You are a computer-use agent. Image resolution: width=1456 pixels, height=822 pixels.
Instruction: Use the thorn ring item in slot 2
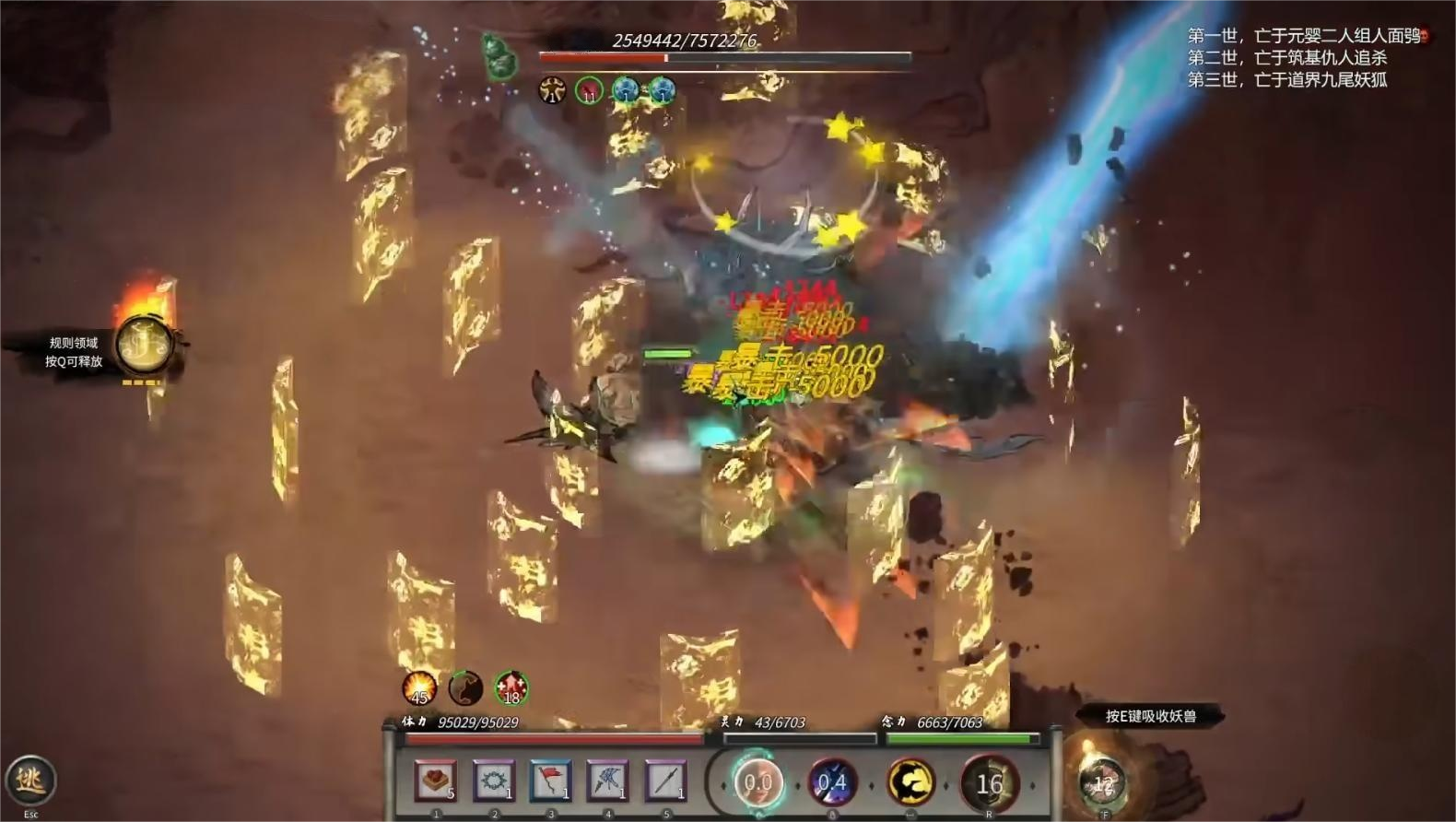pos(493,781)
